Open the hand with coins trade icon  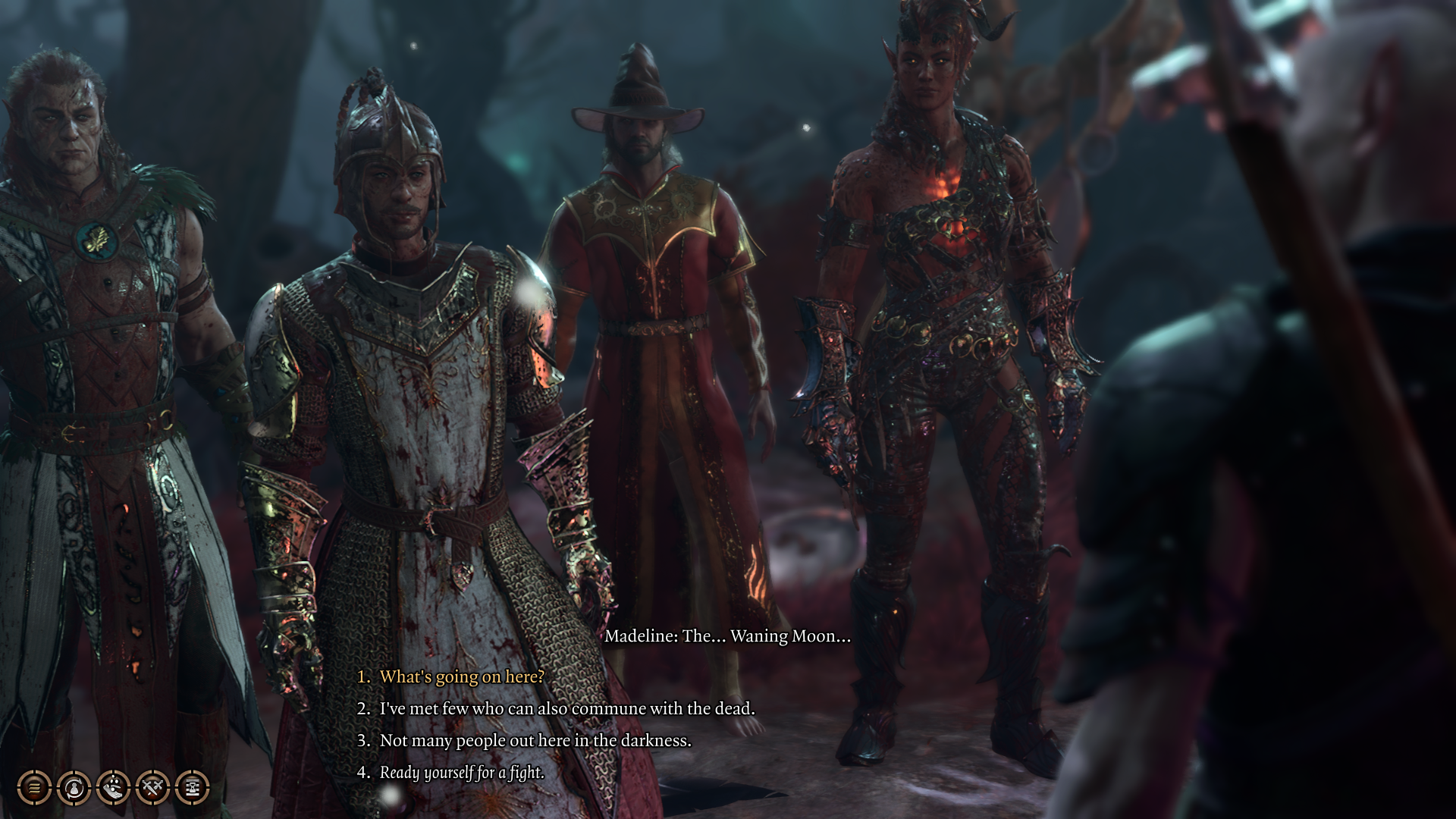[113, 788]
